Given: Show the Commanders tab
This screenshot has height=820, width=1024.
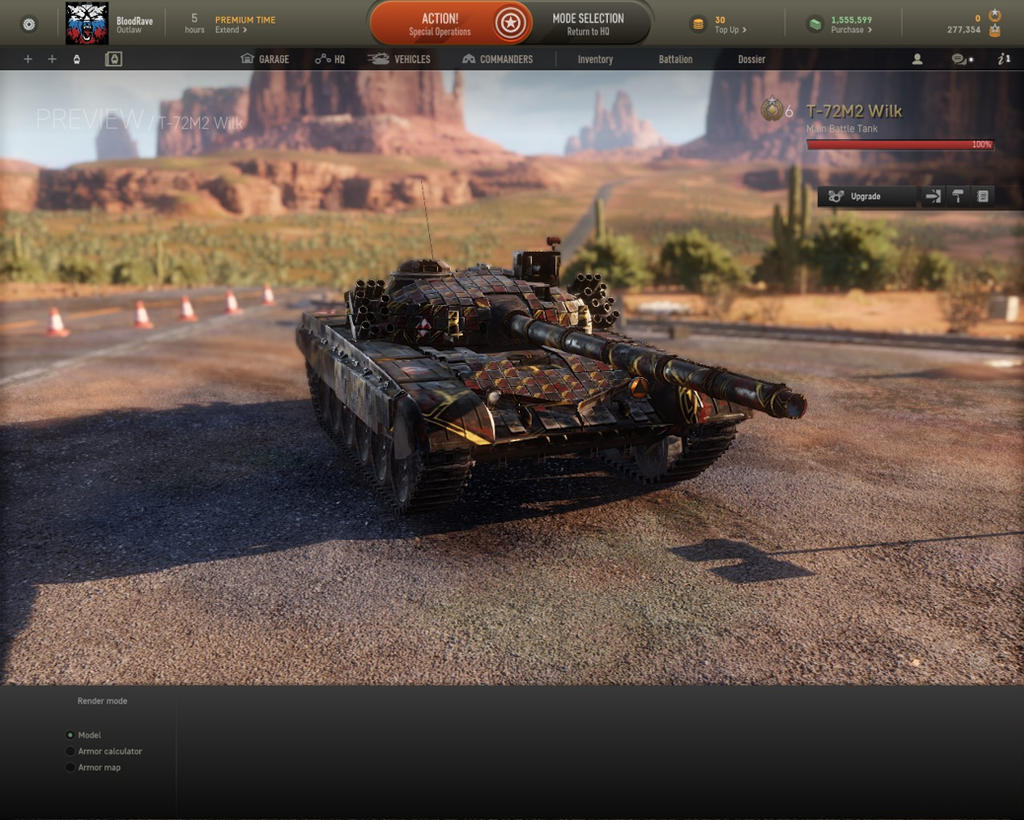Looking at the screenshot, I should click(497, 59).
